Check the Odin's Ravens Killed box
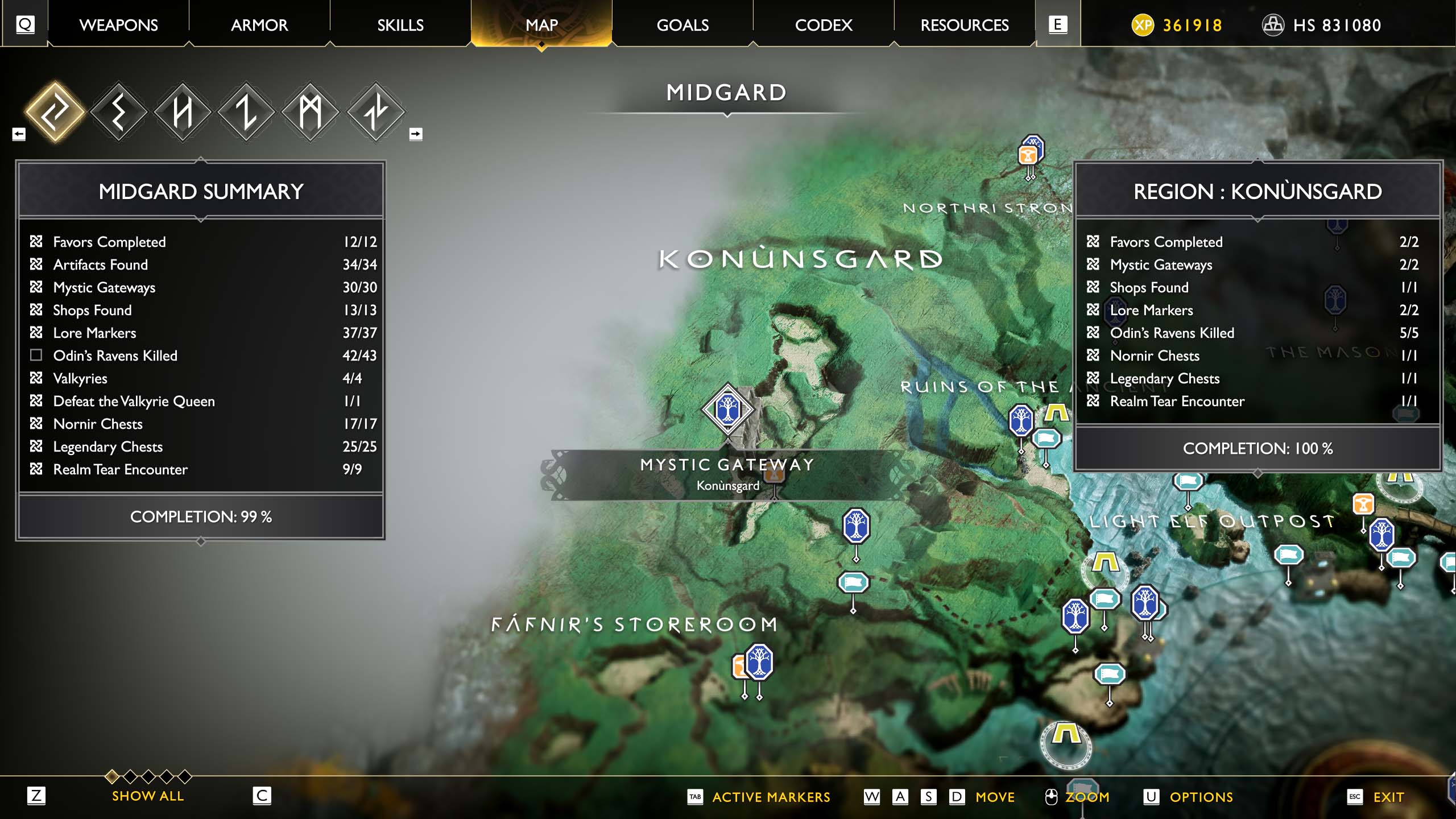The height and width of the screenshot is (819, 1456). pyautogui.click(x=36, y=355)
